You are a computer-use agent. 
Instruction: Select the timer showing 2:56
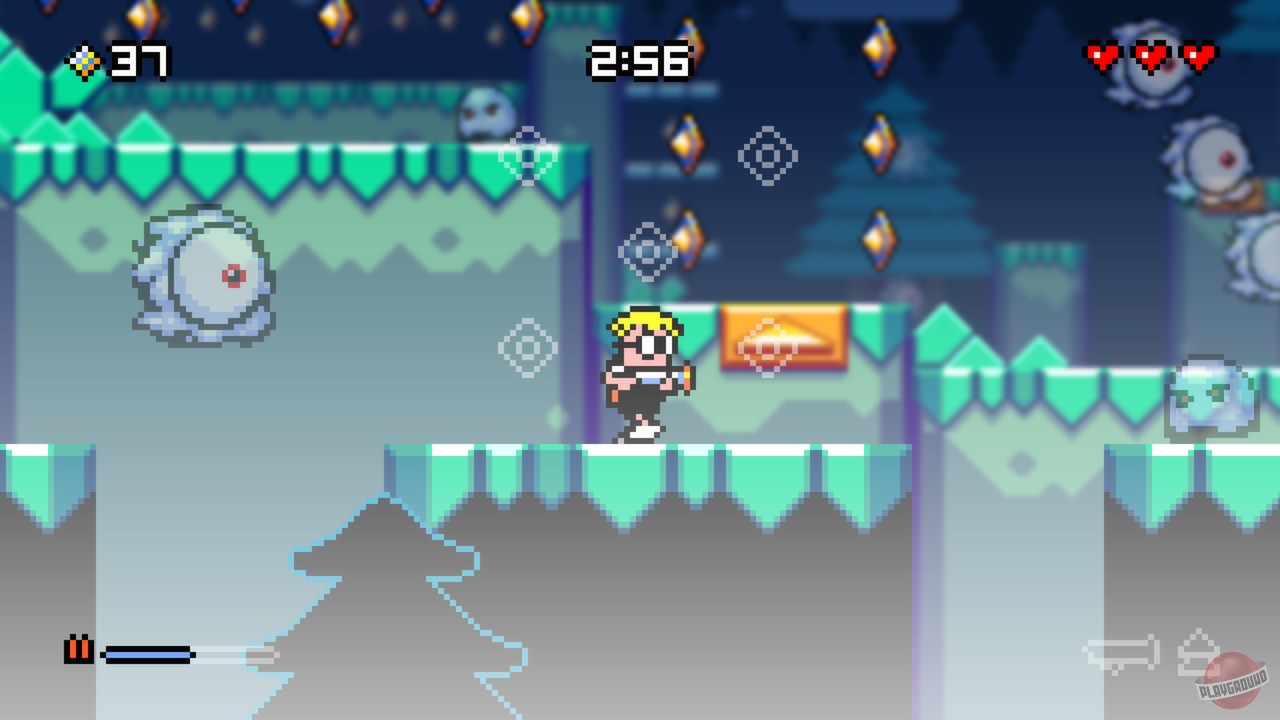(x=640, y=60)
